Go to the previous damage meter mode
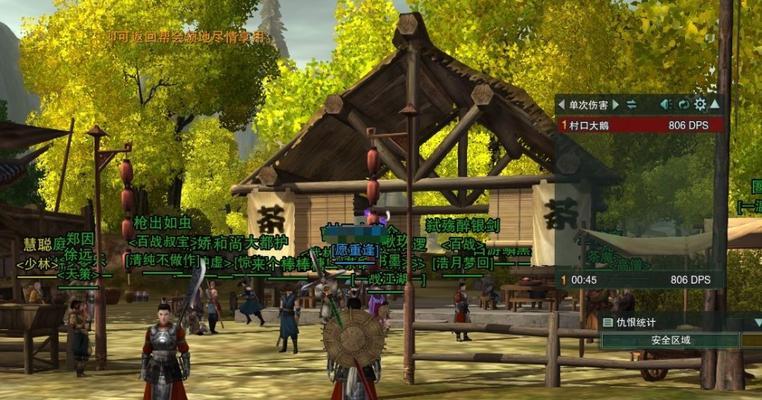Image resolution: width=762 pixels, height=400 pixels. [561, 104]
